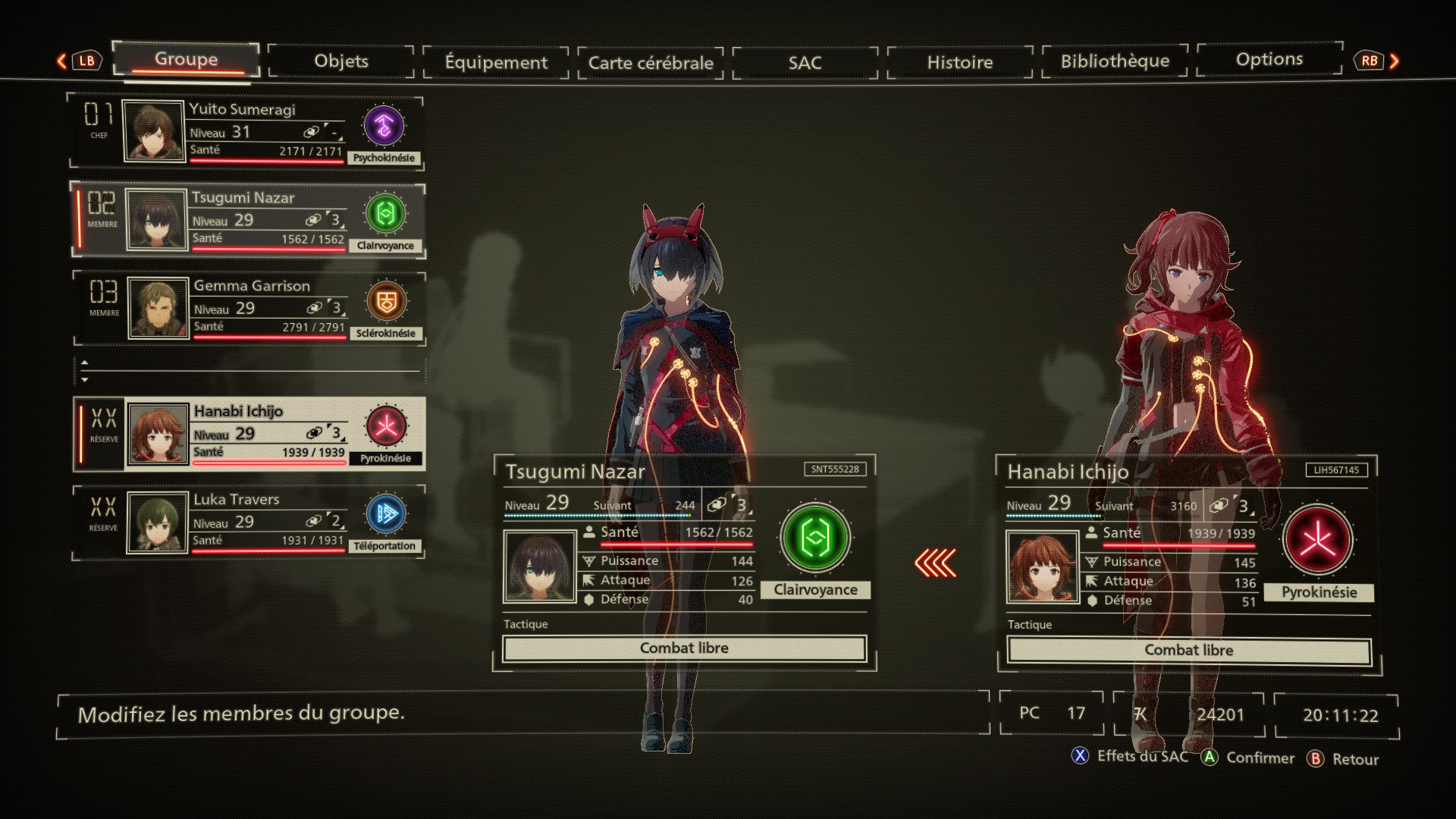Viewport: 1456px width, 819px height.
Task: Show the Carte cérébrale tab
Action: [651, 63]
